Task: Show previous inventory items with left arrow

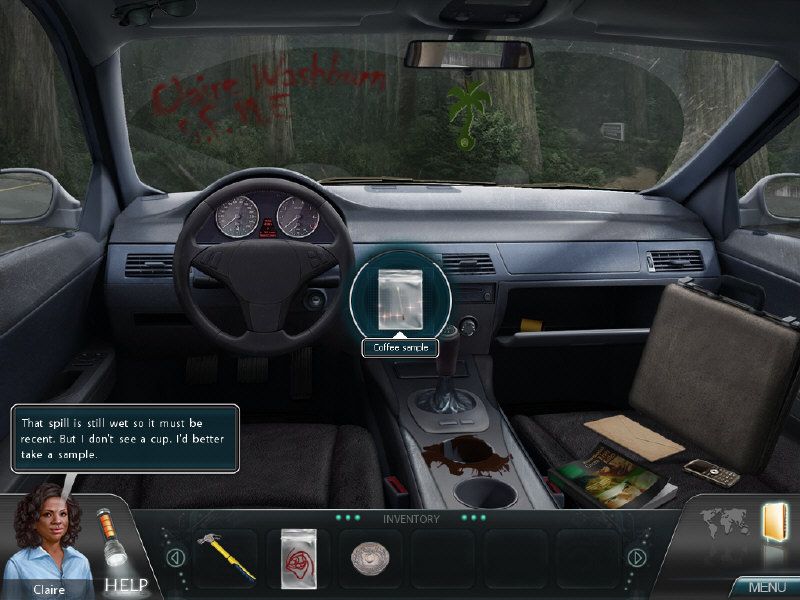Action: (176, 557)
